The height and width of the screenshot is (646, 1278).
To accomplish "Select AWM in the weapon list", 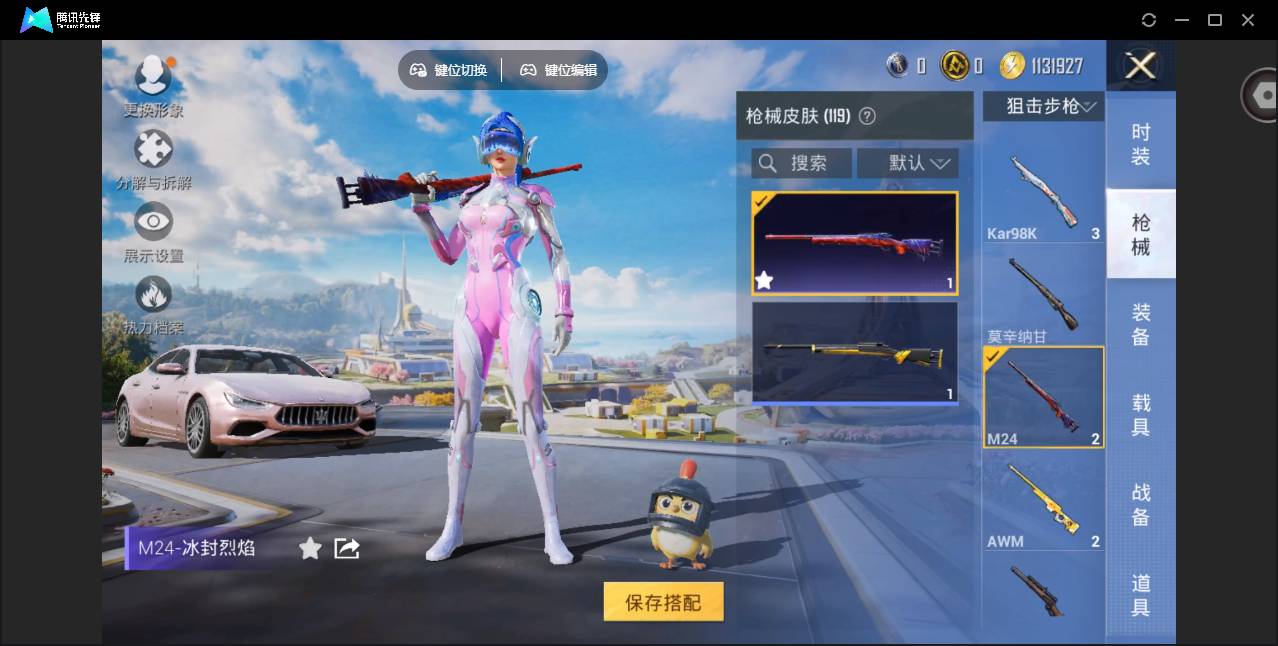I will [1043, 503].
